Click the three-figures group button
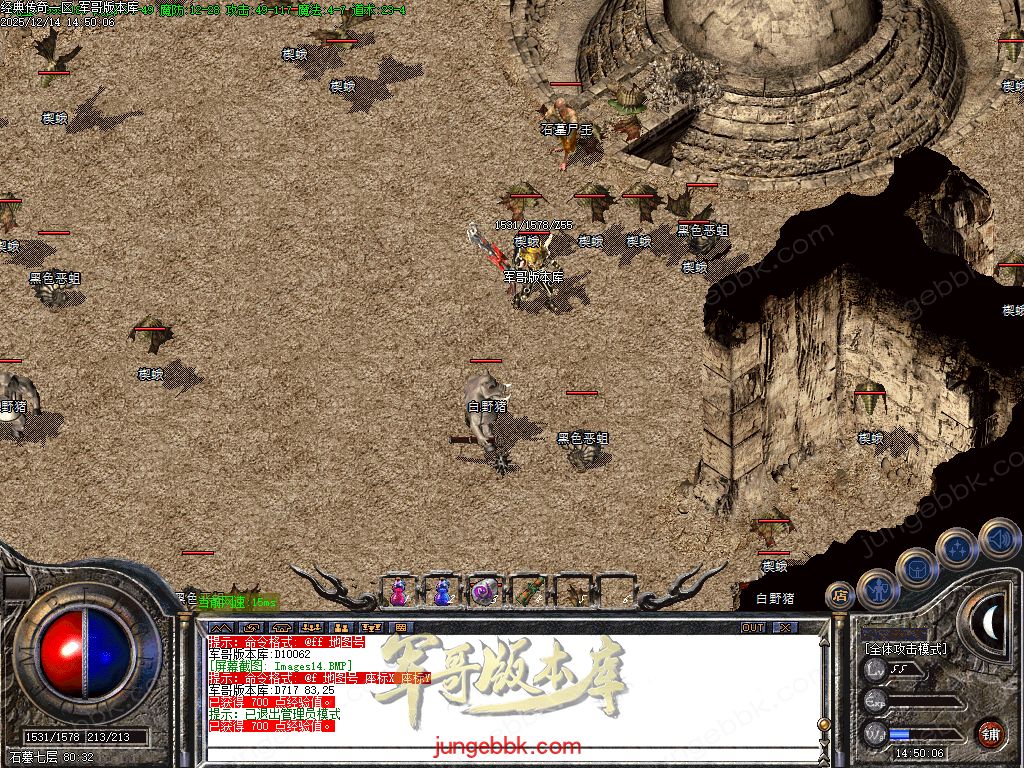The height and width of the screenshot is (768, 1024). click(309, 627)
